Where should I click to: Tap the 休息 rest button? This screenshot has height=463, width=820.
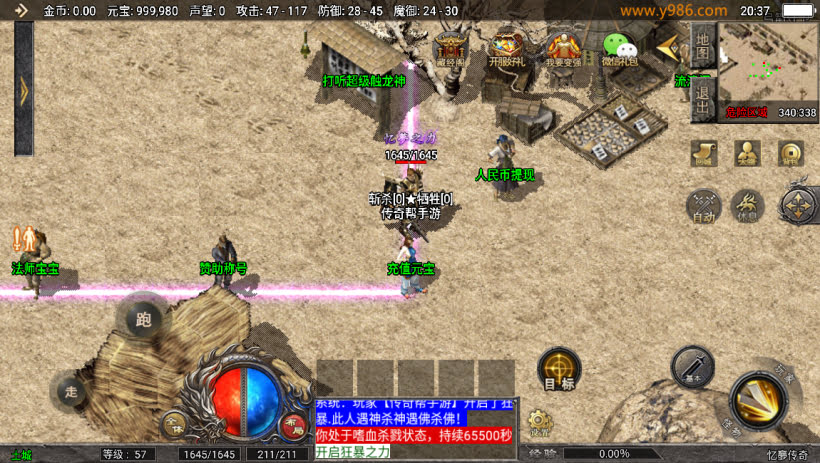pyautogui.click(x=747, y=206)
